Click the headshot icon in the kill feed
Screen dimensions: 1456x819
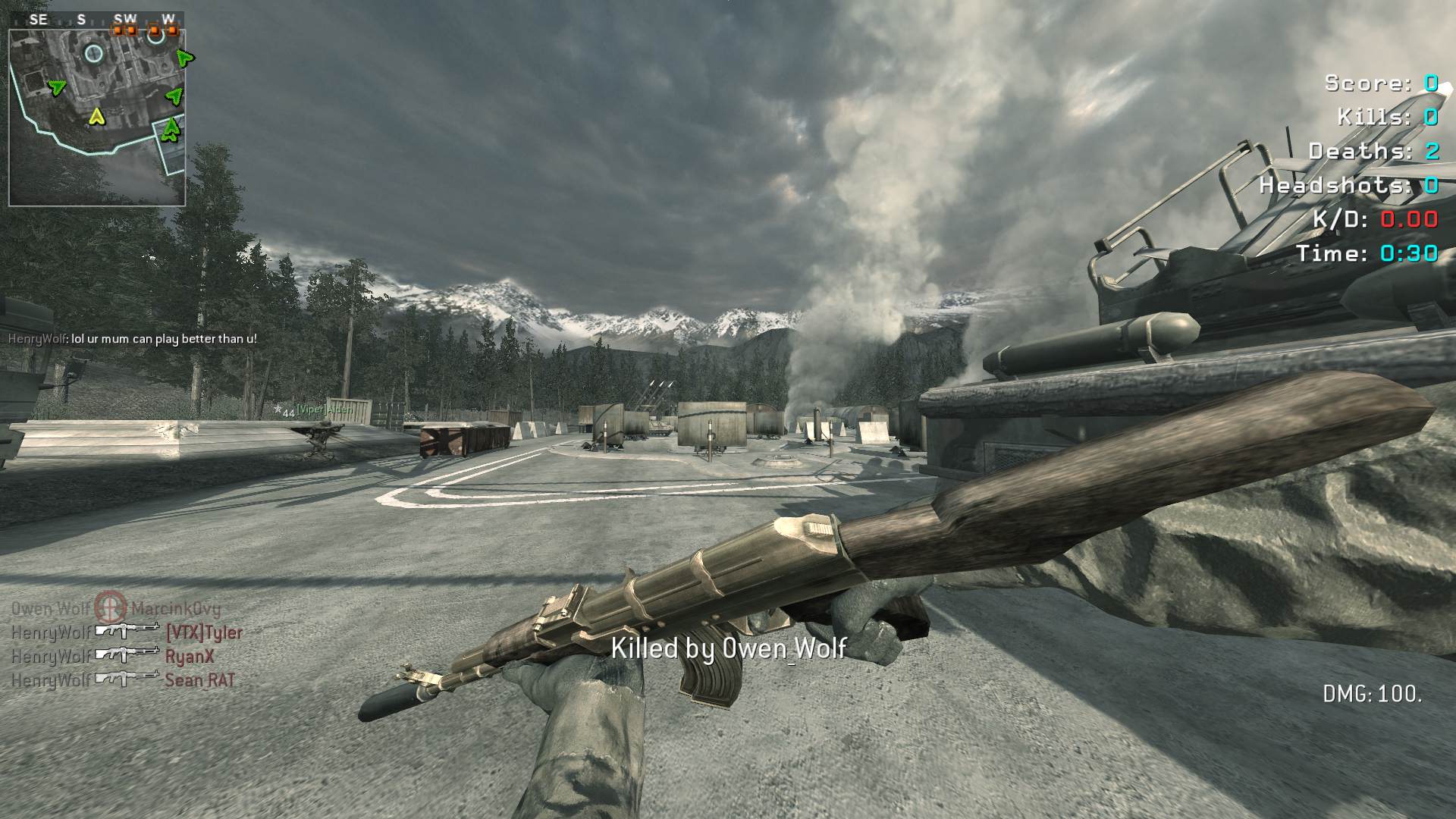[x=111, y=607]
